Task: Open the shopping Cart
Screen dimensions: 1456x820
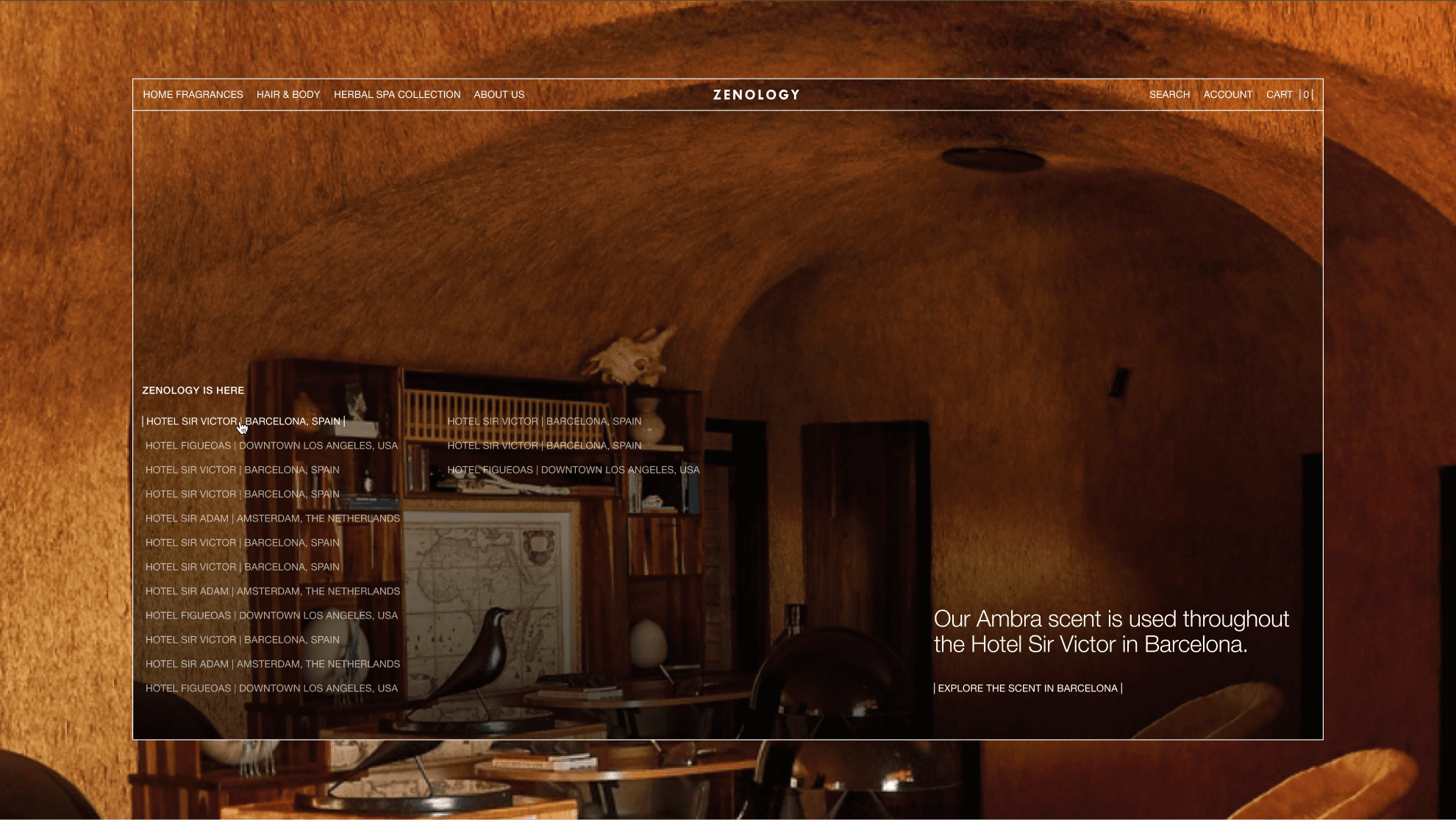Action: [1288, 95]
